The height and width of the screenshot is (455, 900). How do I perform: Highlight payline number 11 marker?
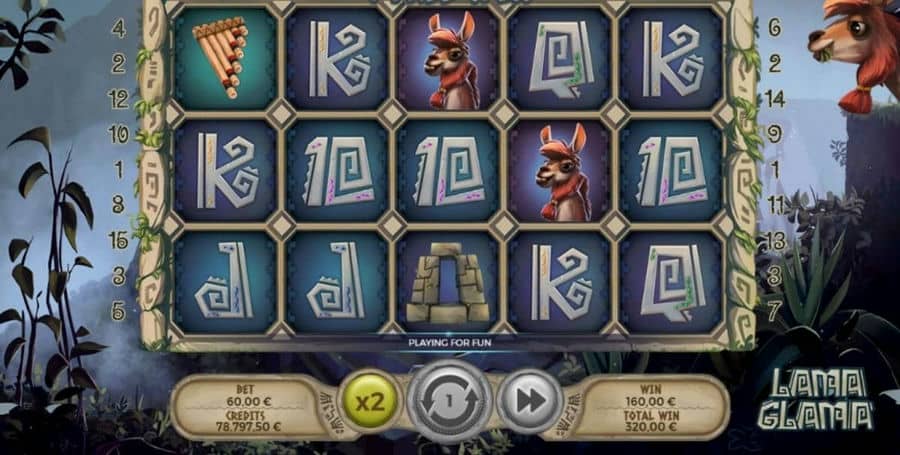point(775,204)
